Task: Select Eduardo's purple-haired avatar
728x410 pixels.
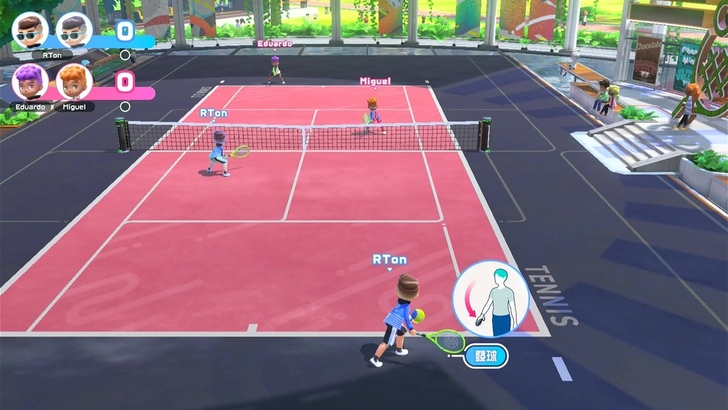Action: click(x=30, y=80)
